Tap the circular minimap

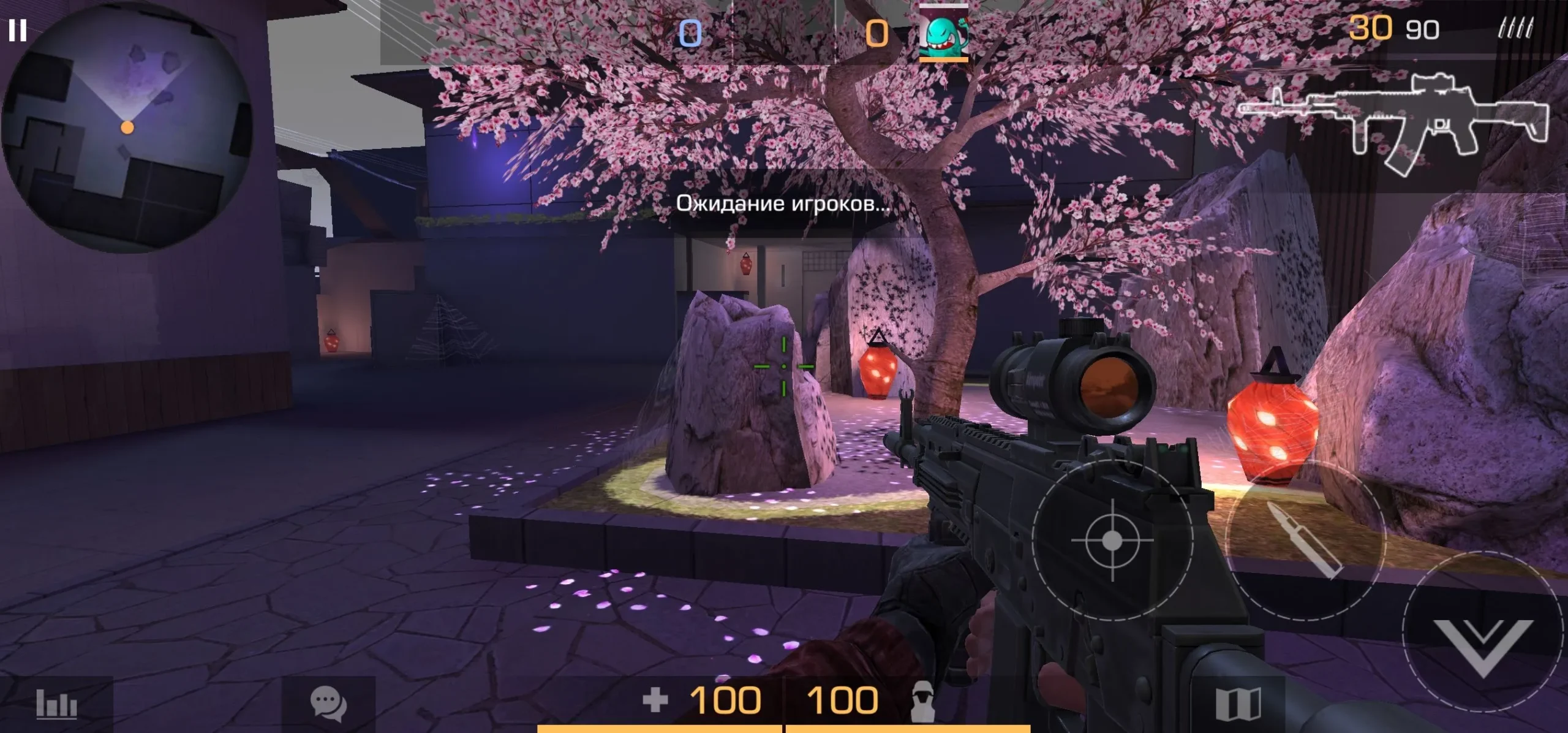coord(127,127)
